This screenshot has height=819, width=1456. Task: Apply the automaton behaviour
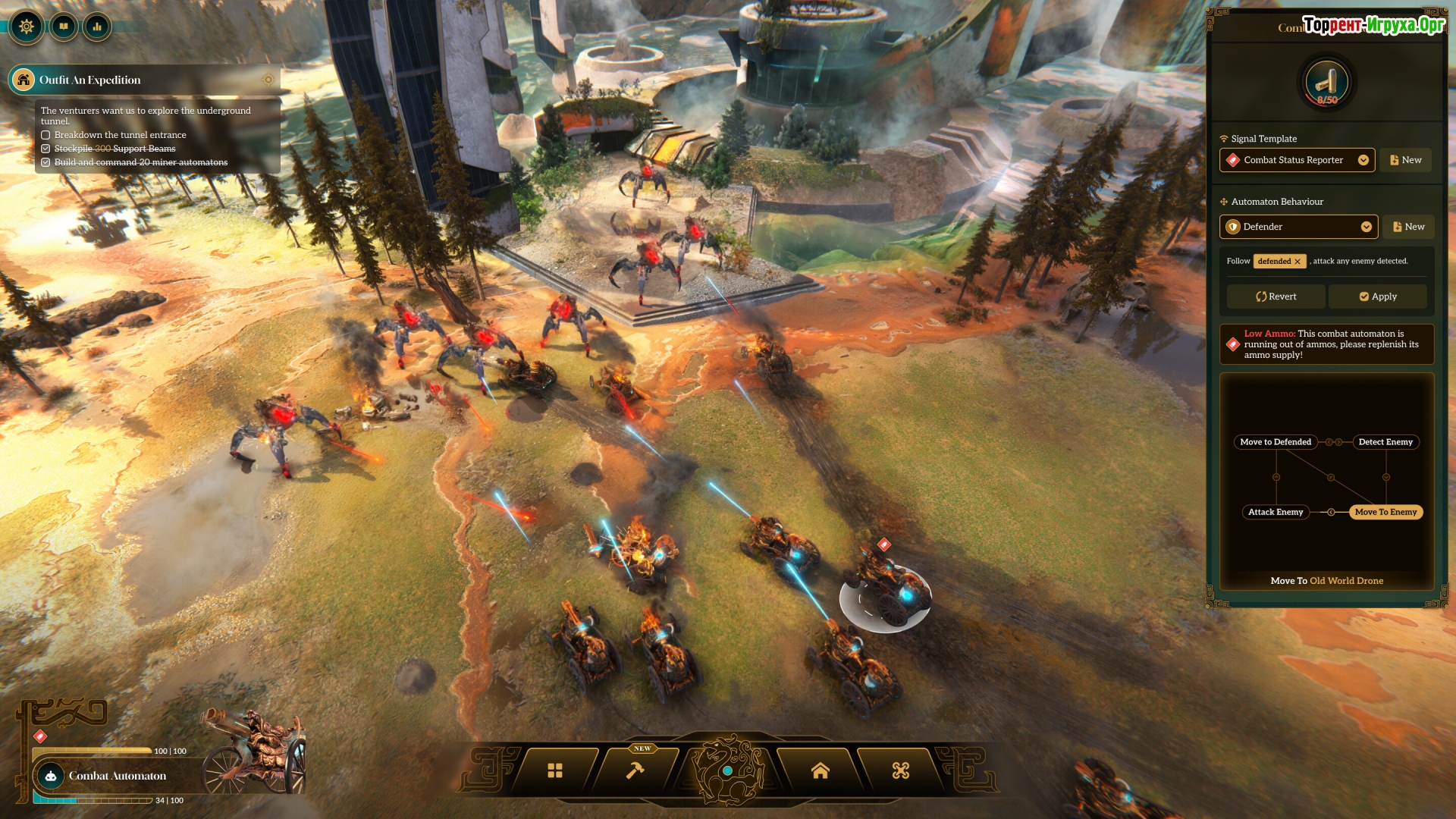(x=1377, y=297)
